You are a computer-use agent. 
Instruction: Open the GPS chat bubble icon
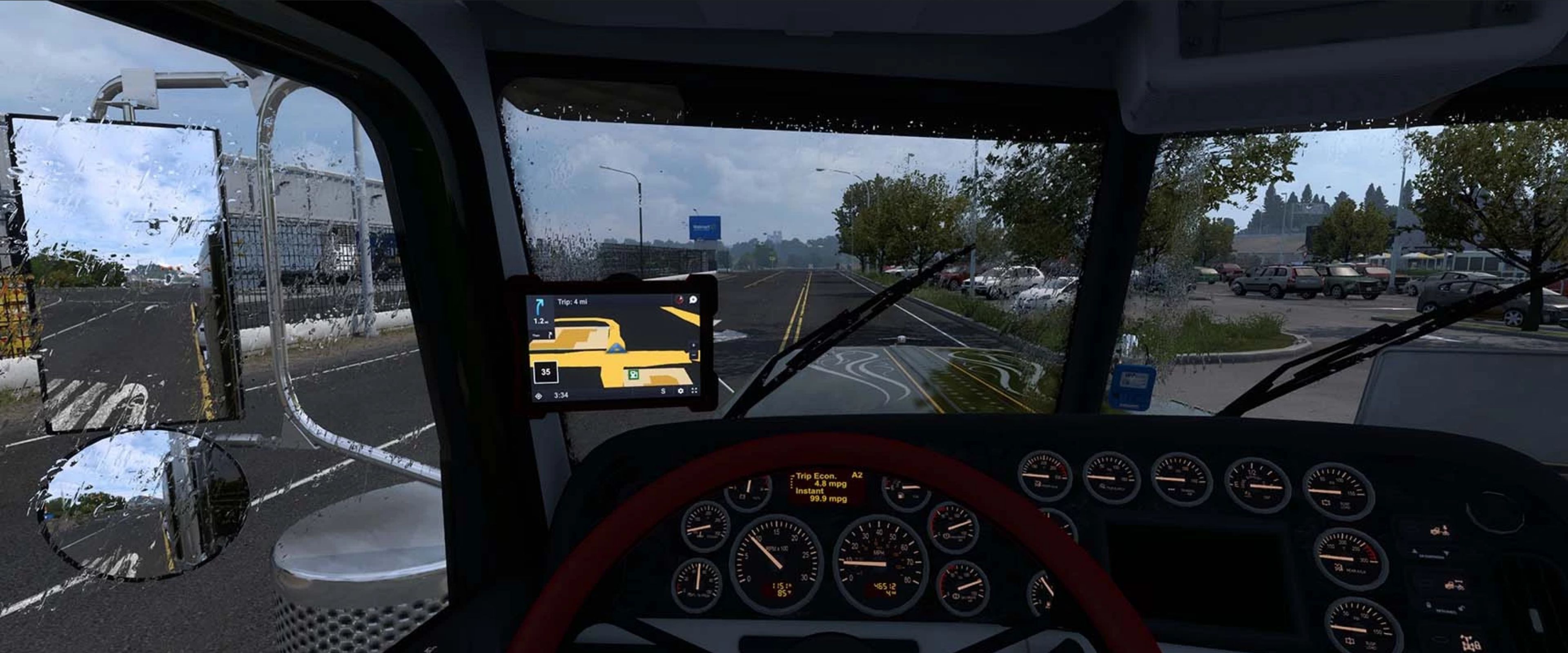[x=693, y=299]
